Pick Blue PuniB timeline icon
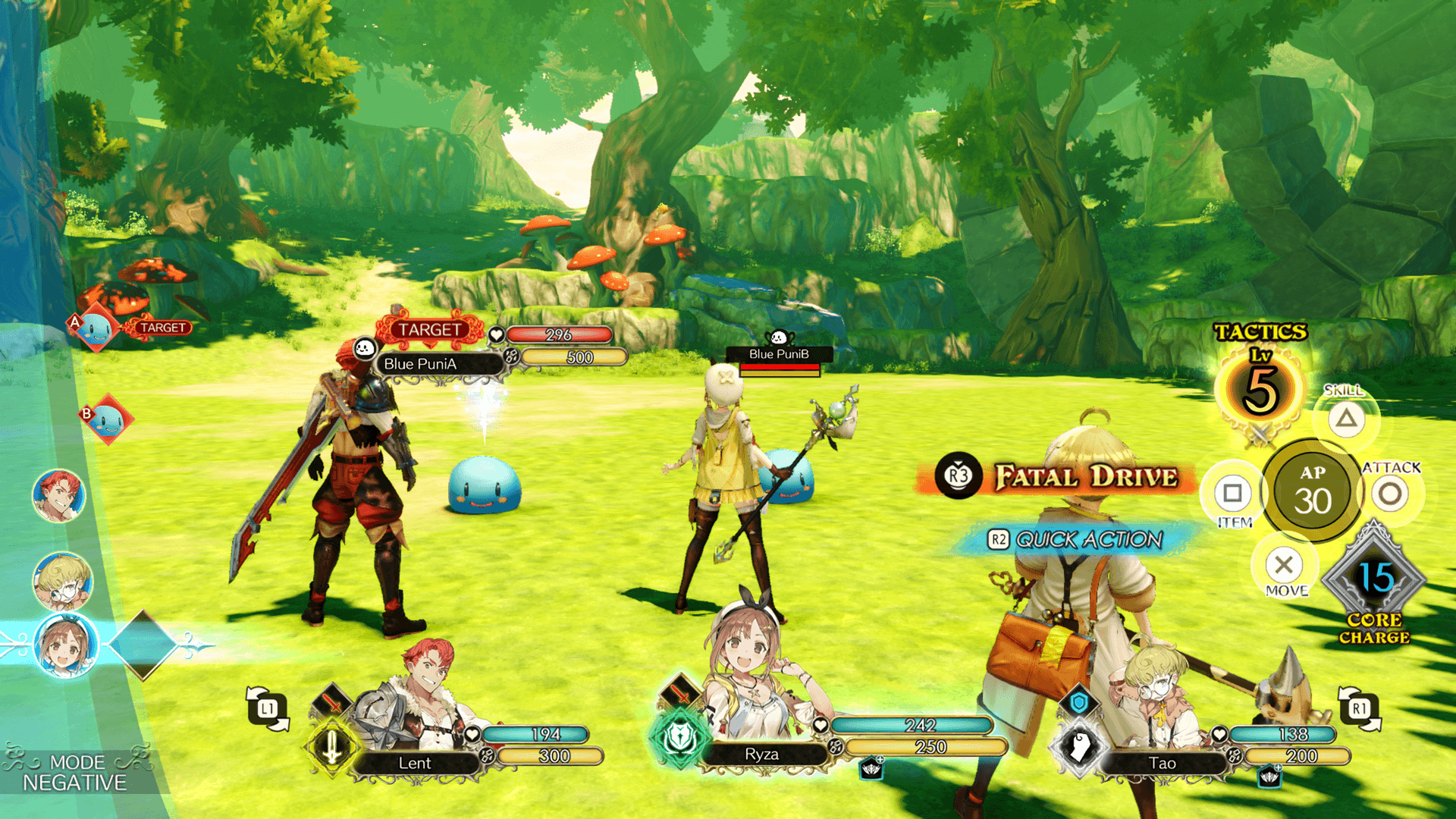Screen dimensions: 1456x819 tap(108, 419)
